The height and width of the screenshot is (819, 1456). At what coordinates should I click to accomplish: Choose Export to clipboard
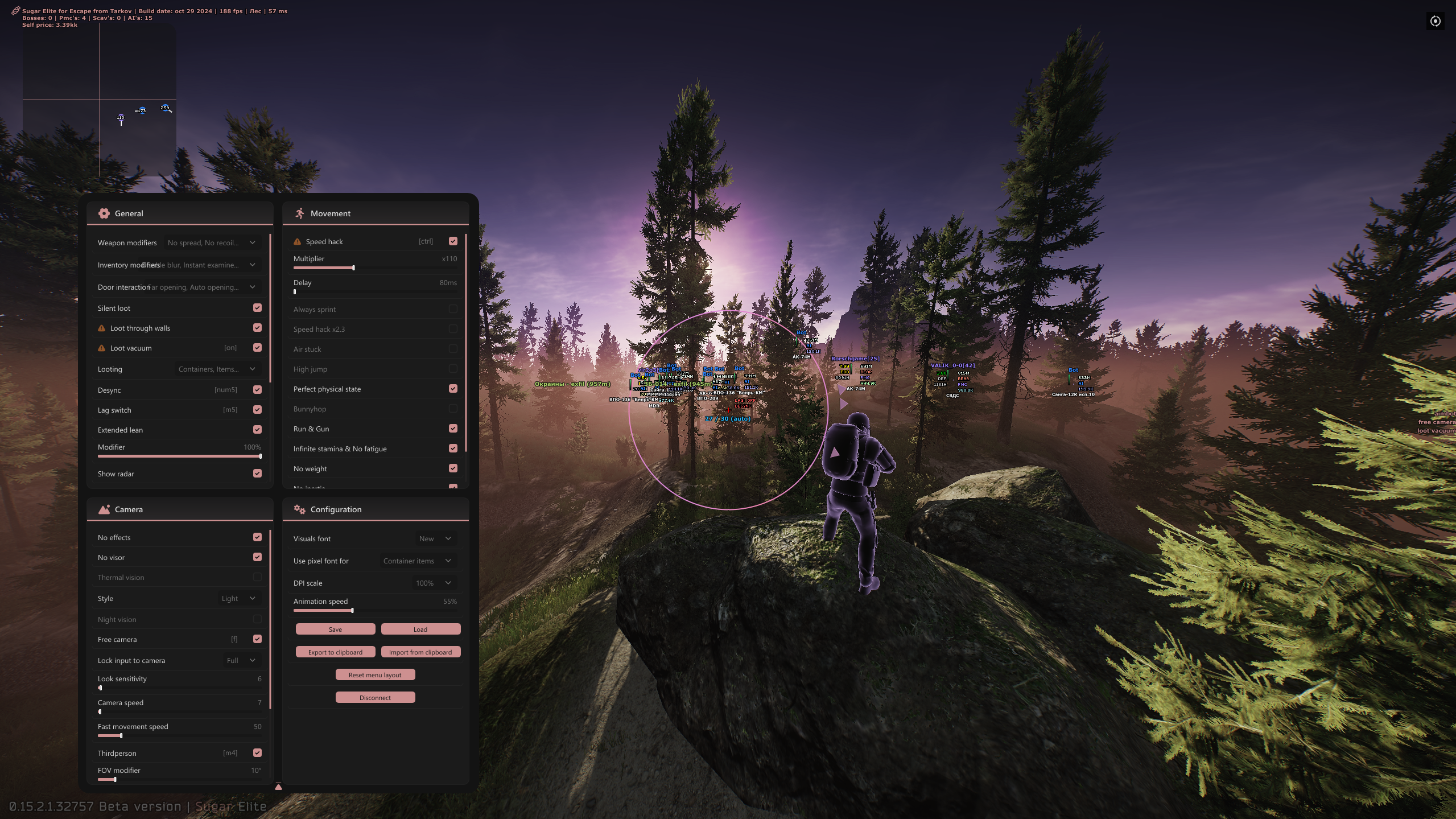(x=335, y=652)
